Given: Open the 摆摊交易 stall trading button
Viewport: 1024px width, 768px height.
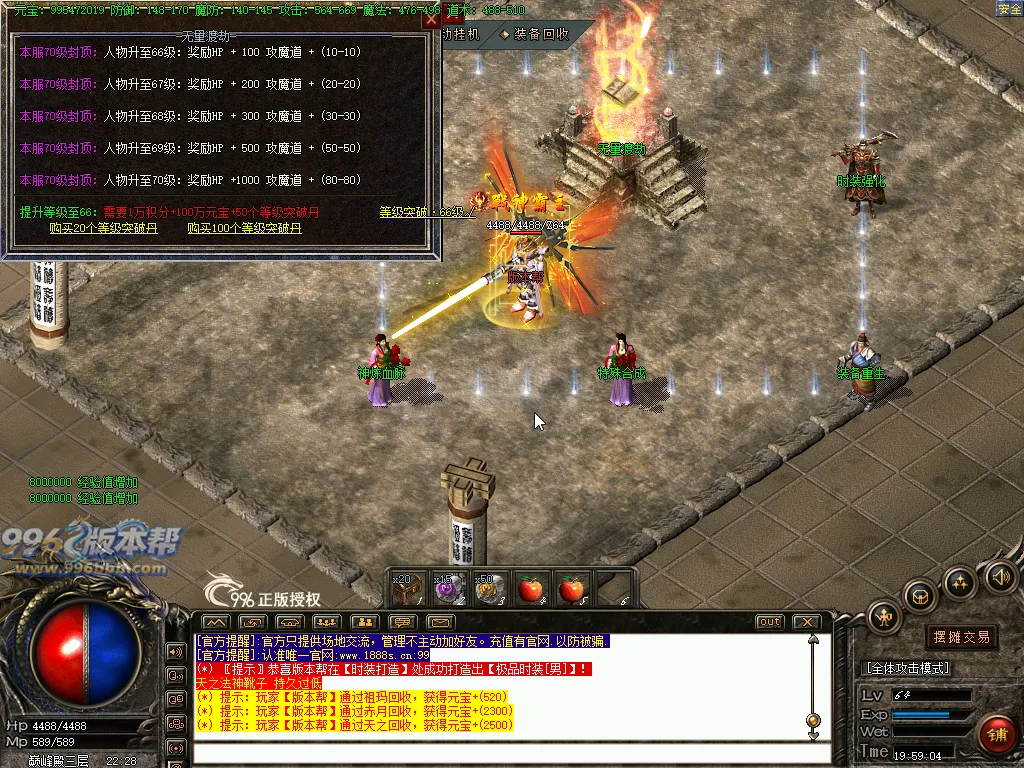Looking at the screenshot, I should [961, 637].
